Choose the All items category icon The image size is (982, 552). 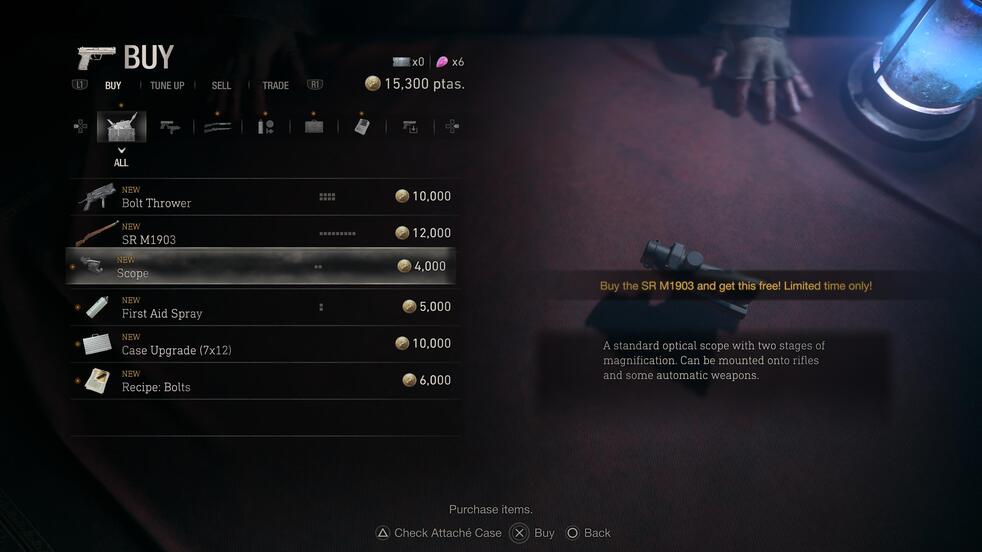pyautogui.click(x=121, y=127)
